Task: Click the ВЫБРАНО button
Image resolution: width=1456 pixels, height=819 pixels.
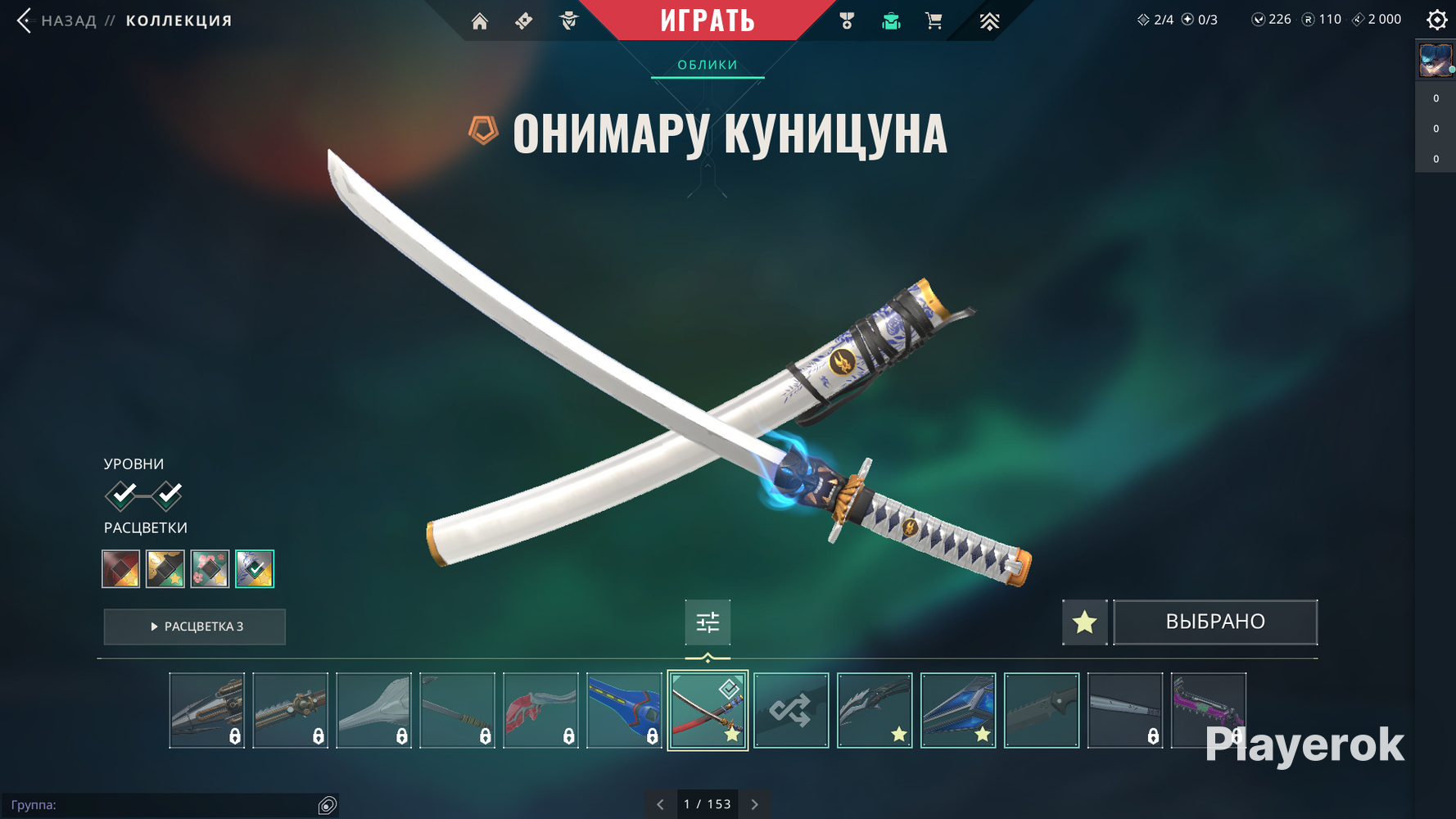Action: (1214, 622)
